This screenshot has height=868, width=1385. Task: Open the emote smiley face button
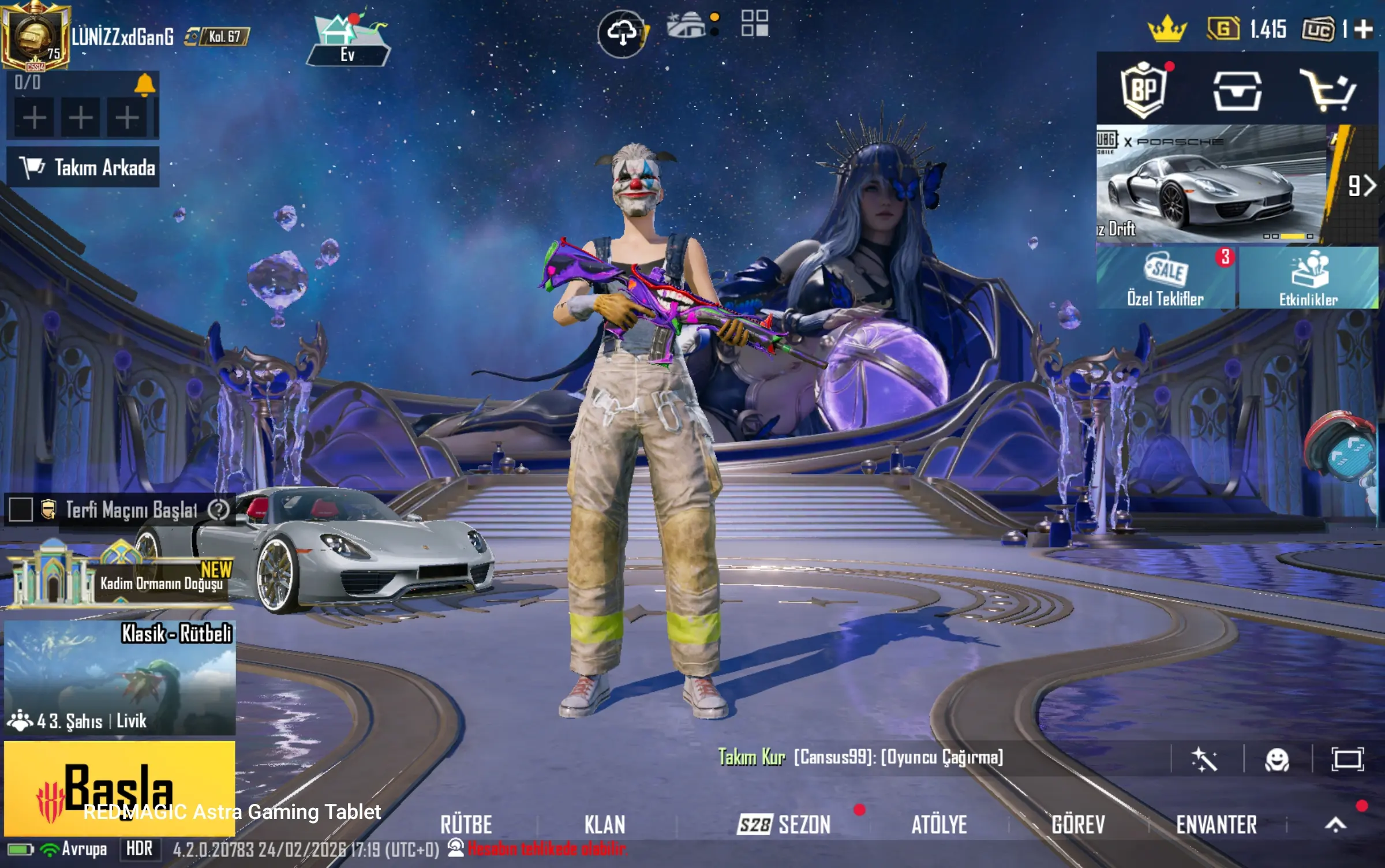(1277, 759)
